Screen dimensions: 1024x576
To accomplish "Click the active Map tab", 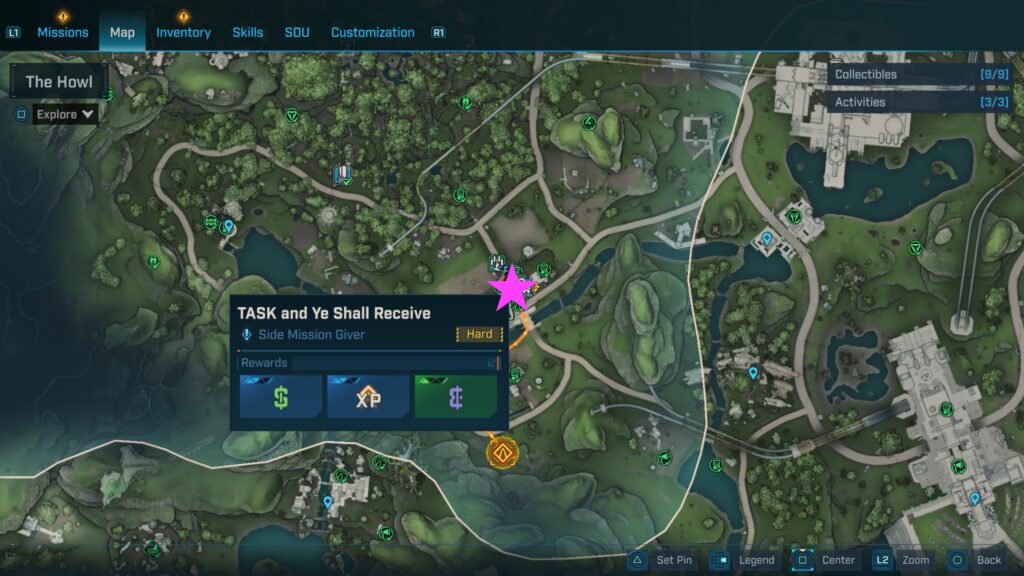I will 122,32.
